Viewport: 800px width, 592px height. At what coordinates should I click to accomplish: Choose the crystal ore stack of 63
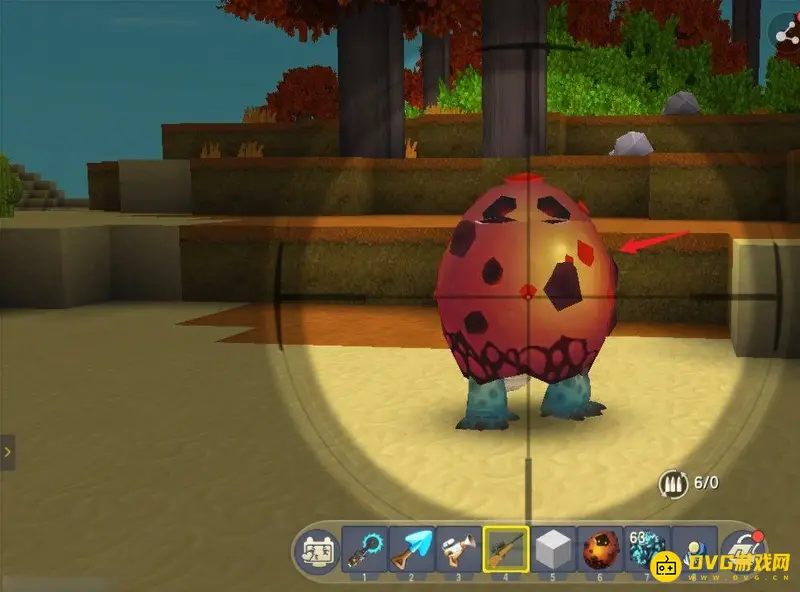(647, 551)
